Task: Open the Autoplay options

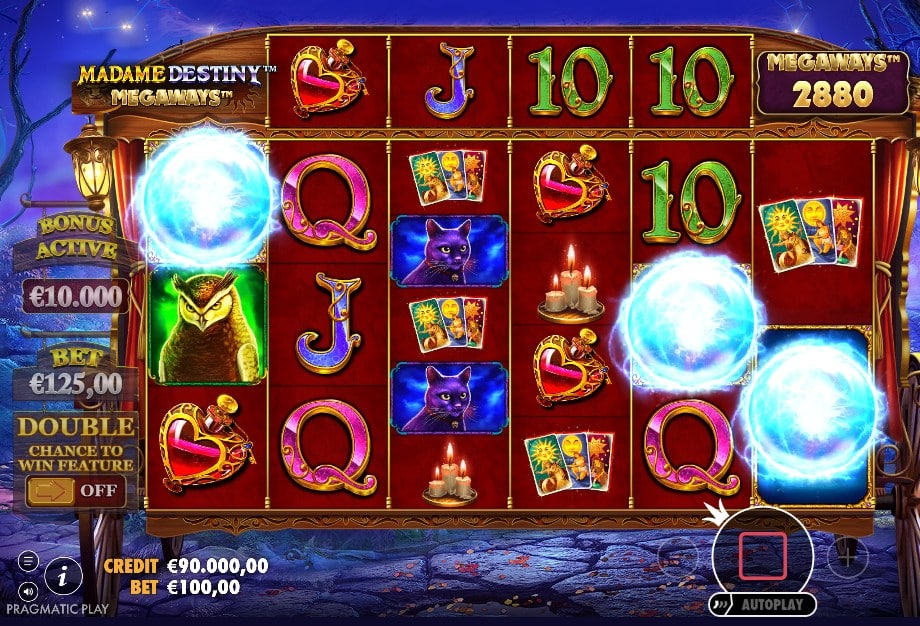Action: 764,605
